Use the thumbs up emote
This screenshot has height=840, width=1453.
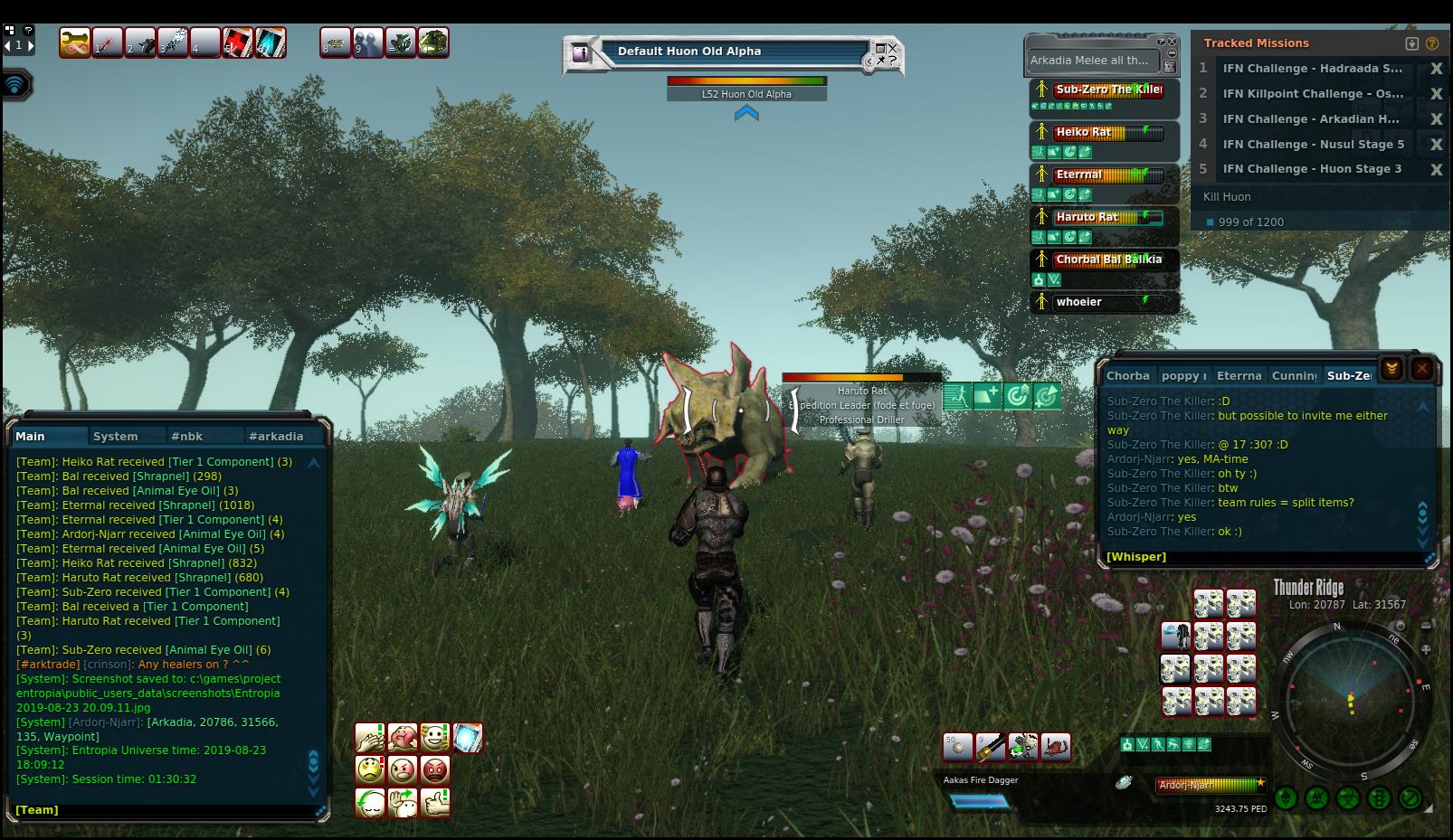click(435, 802)
